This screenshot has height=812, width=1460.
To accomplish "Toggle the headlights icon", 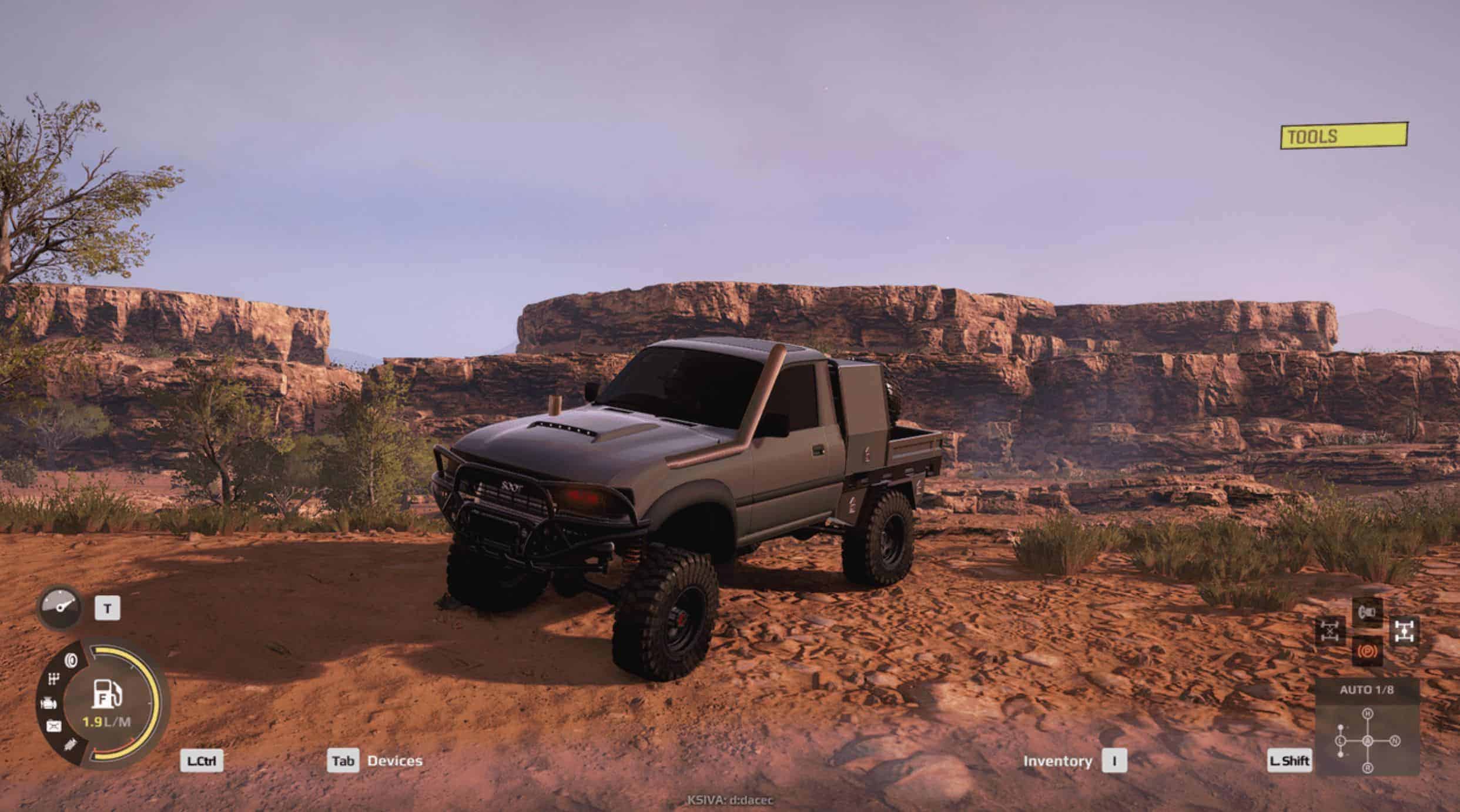I will pos(1367,613).
